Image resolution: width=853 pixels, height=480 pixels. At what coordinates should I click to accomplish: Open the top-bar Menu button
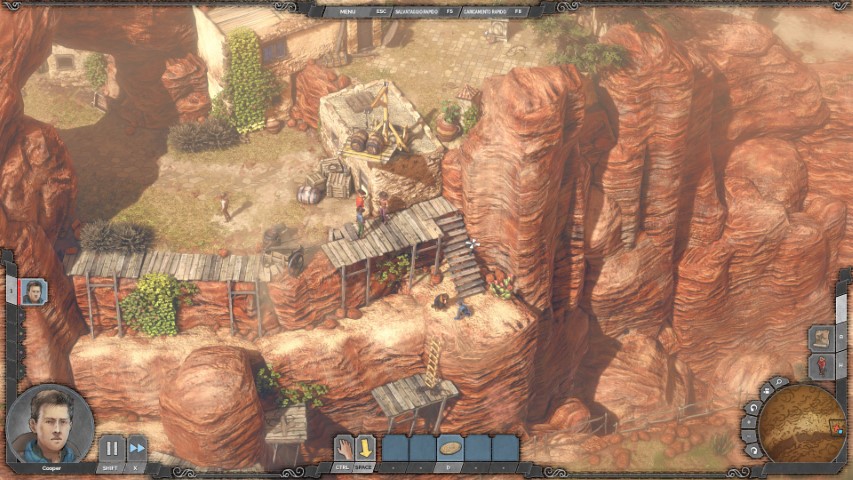347,12
